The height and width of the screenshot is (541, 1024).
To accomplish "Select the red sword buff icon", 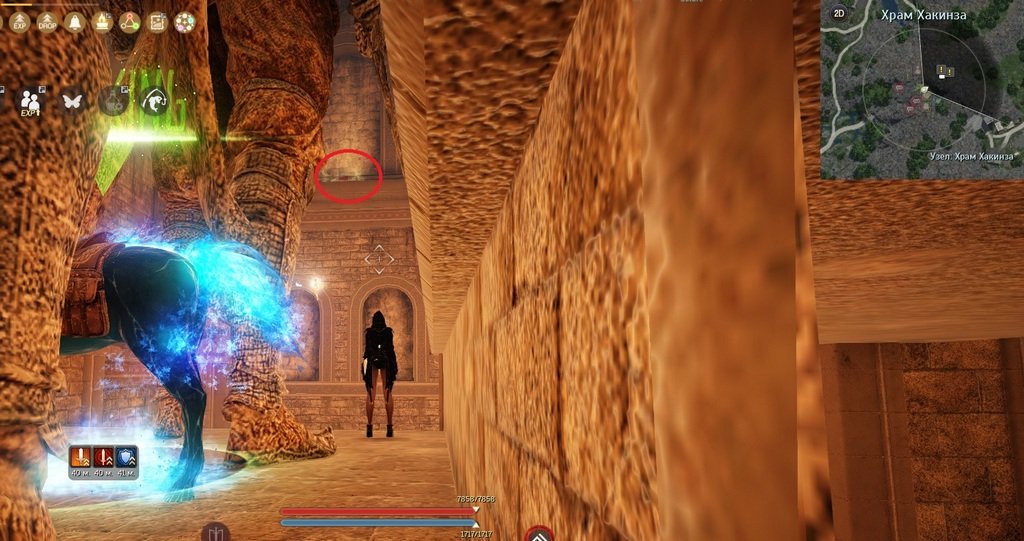I will pyautogui.click(x=102, y=458).
